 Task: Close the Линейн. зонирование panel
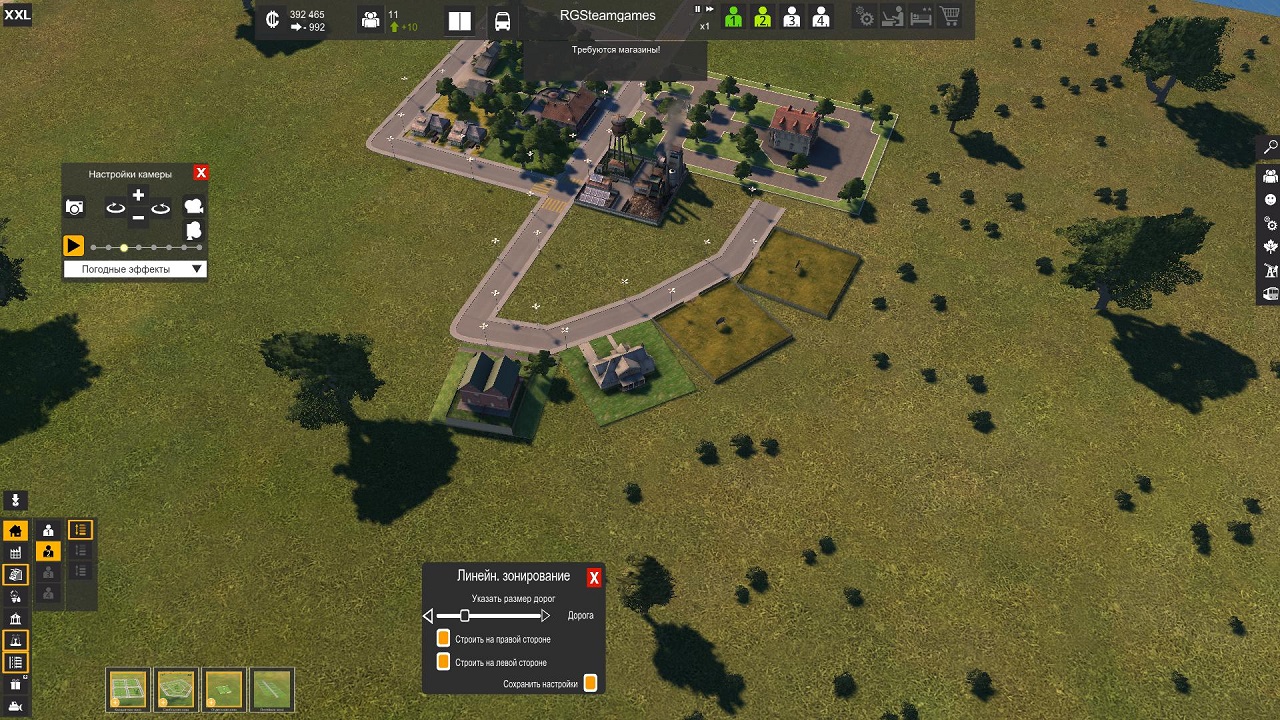(594, 577)
